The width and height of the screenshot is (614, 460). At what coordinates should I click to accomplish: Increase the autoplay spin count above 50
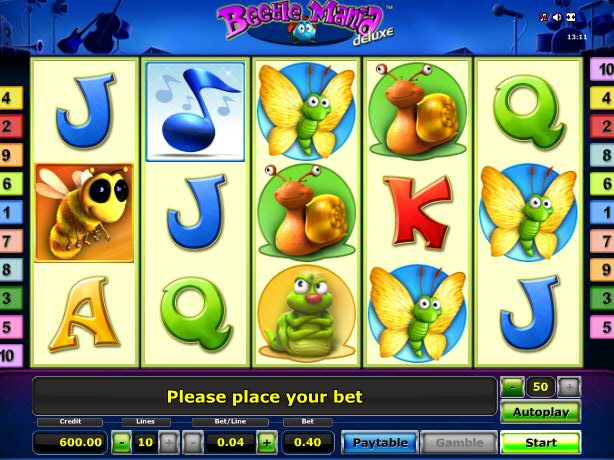569,386
